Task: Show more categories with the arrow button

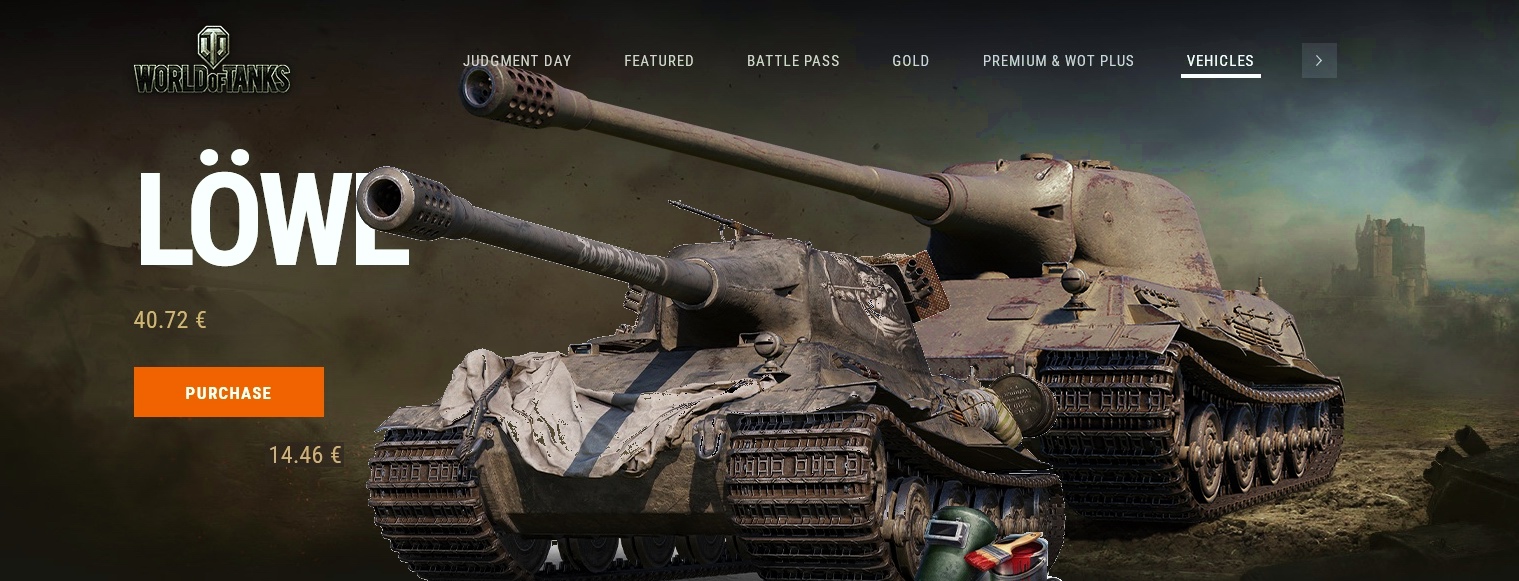Action: click(x=1319, y=61)
